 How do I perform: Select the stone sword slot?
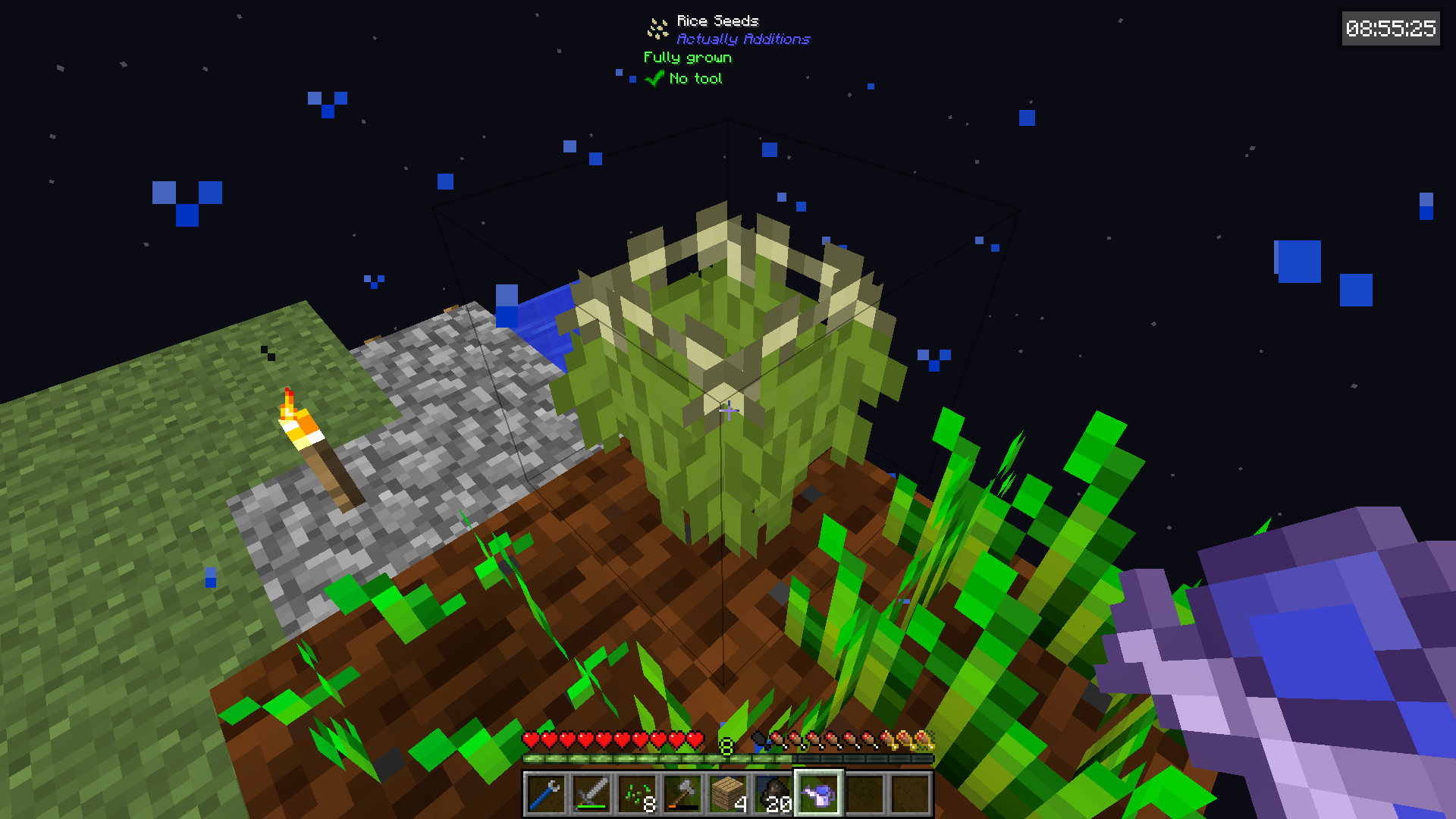(591, 794)
